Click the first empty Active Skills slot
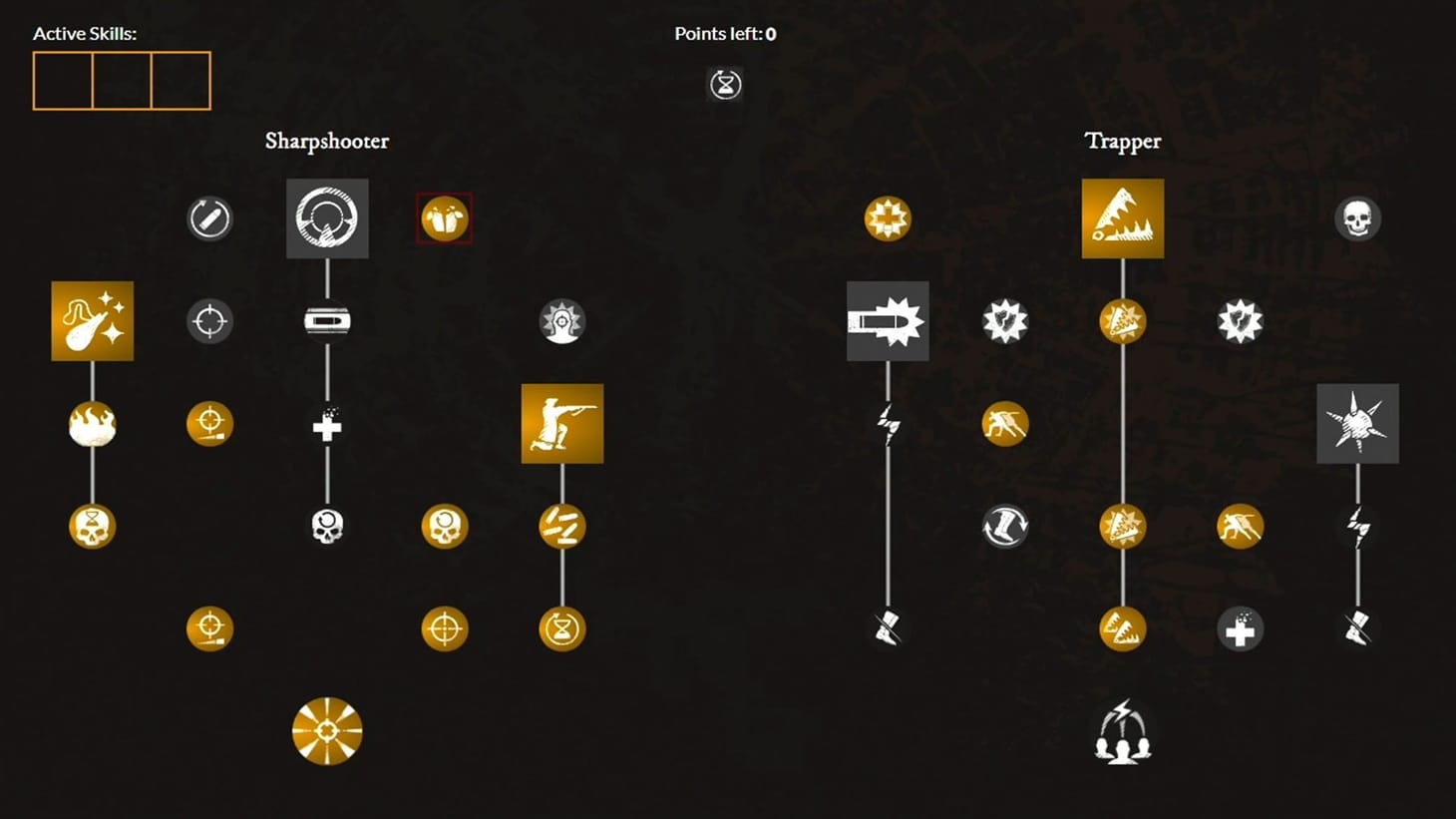 click(64, 81)
